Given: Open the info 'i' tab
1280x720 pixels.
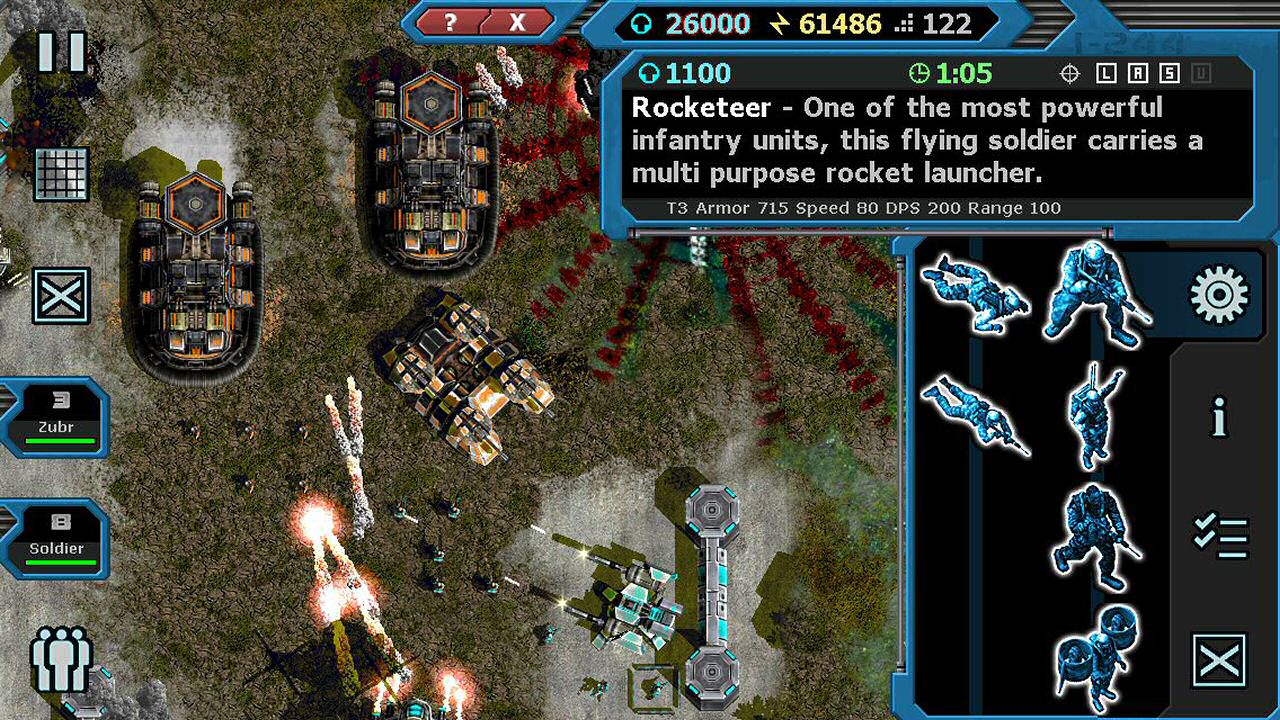Looking at the screenshot, I should (1219, 417).
